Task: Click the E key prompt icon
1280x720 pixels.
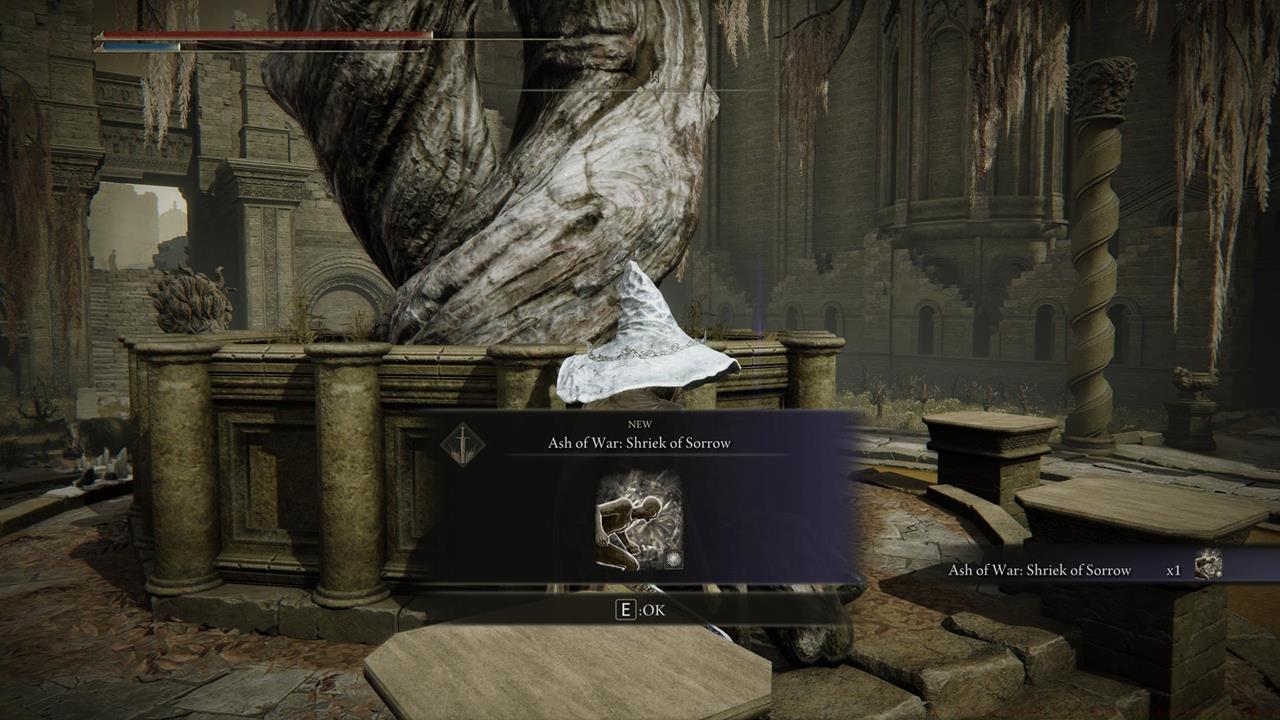Action: coord(625,609)
